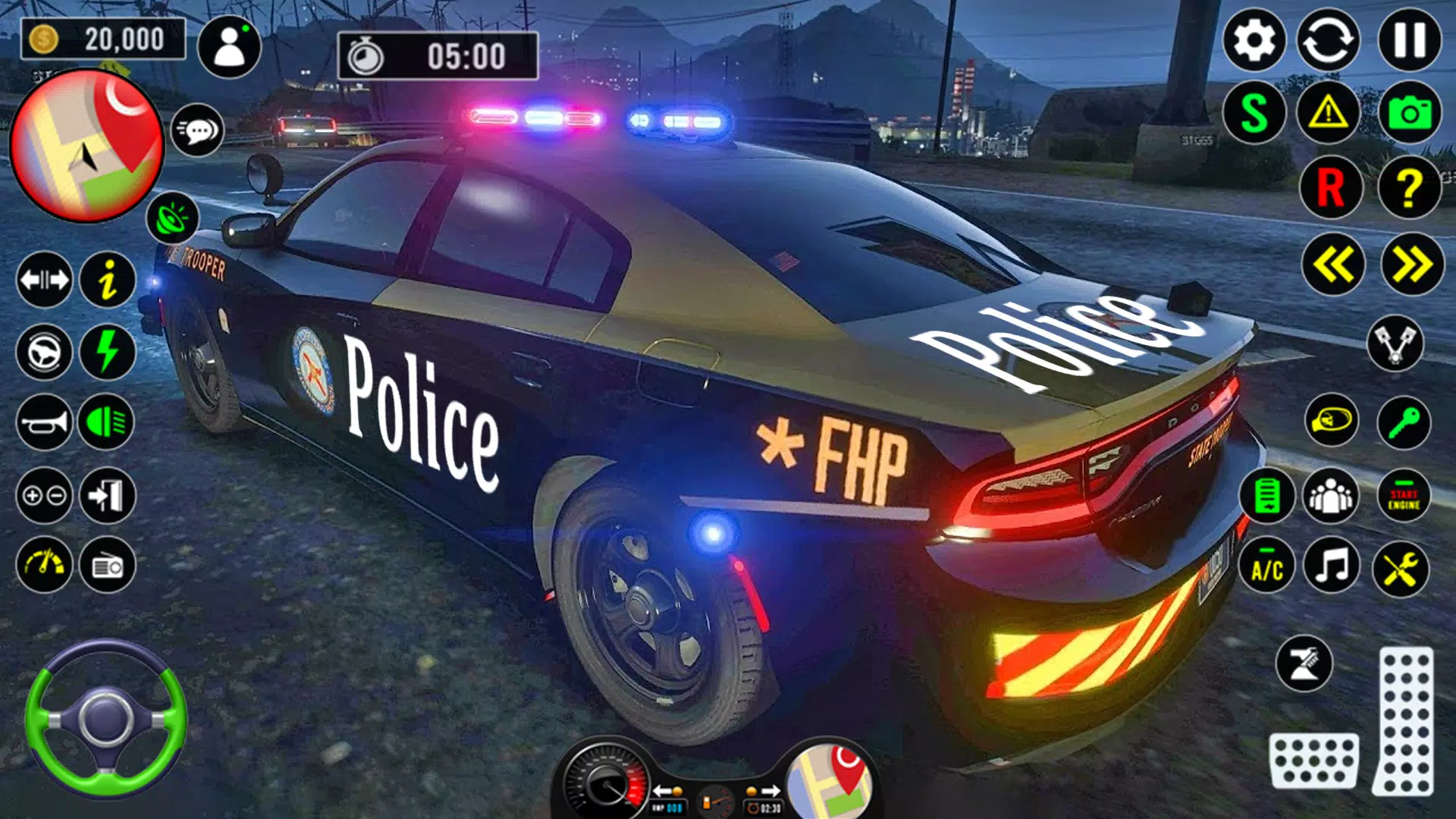Open the music settings

1332,566
